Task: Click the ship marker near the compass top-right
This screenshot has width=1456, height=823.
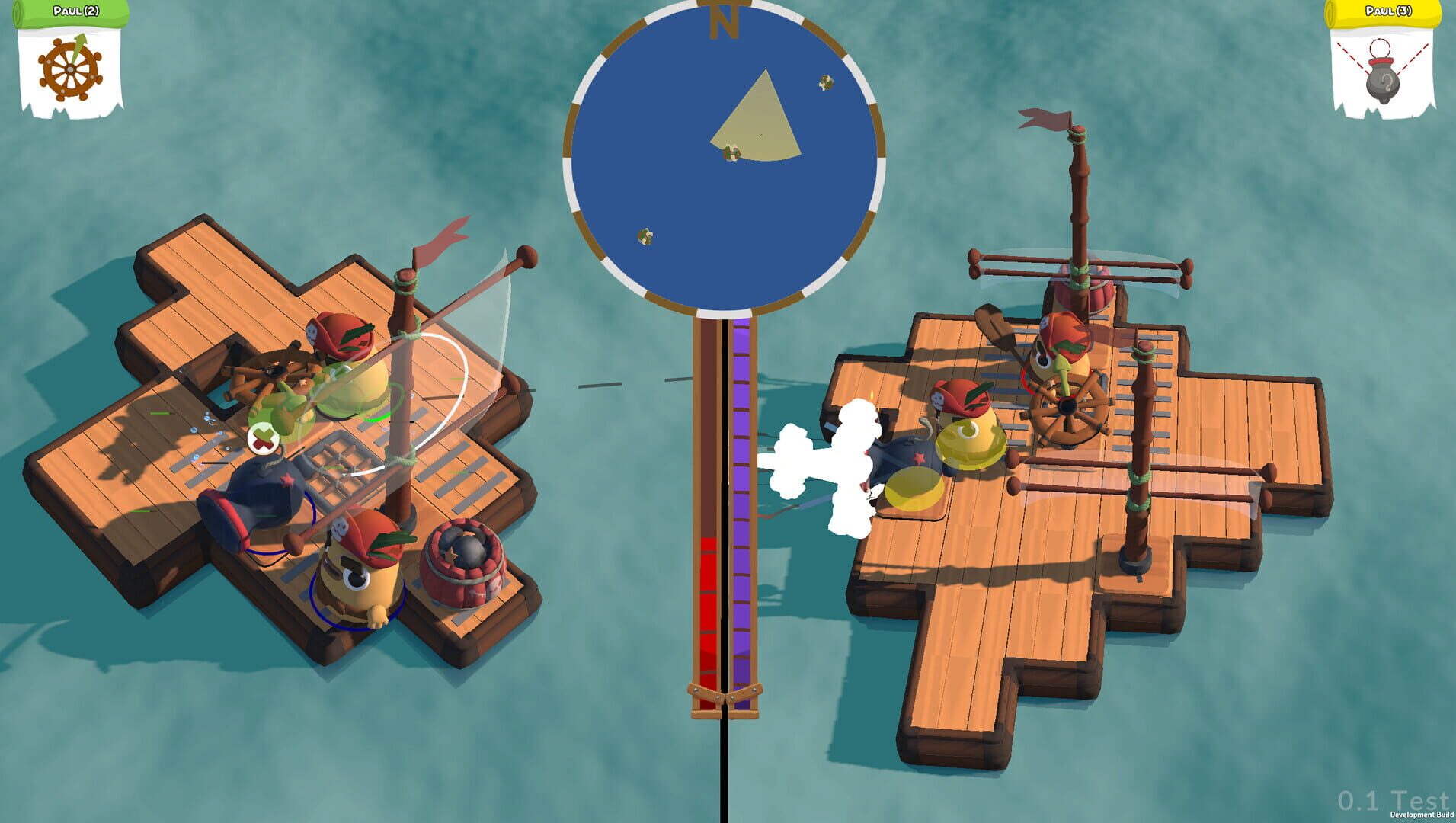Action: 826,82
